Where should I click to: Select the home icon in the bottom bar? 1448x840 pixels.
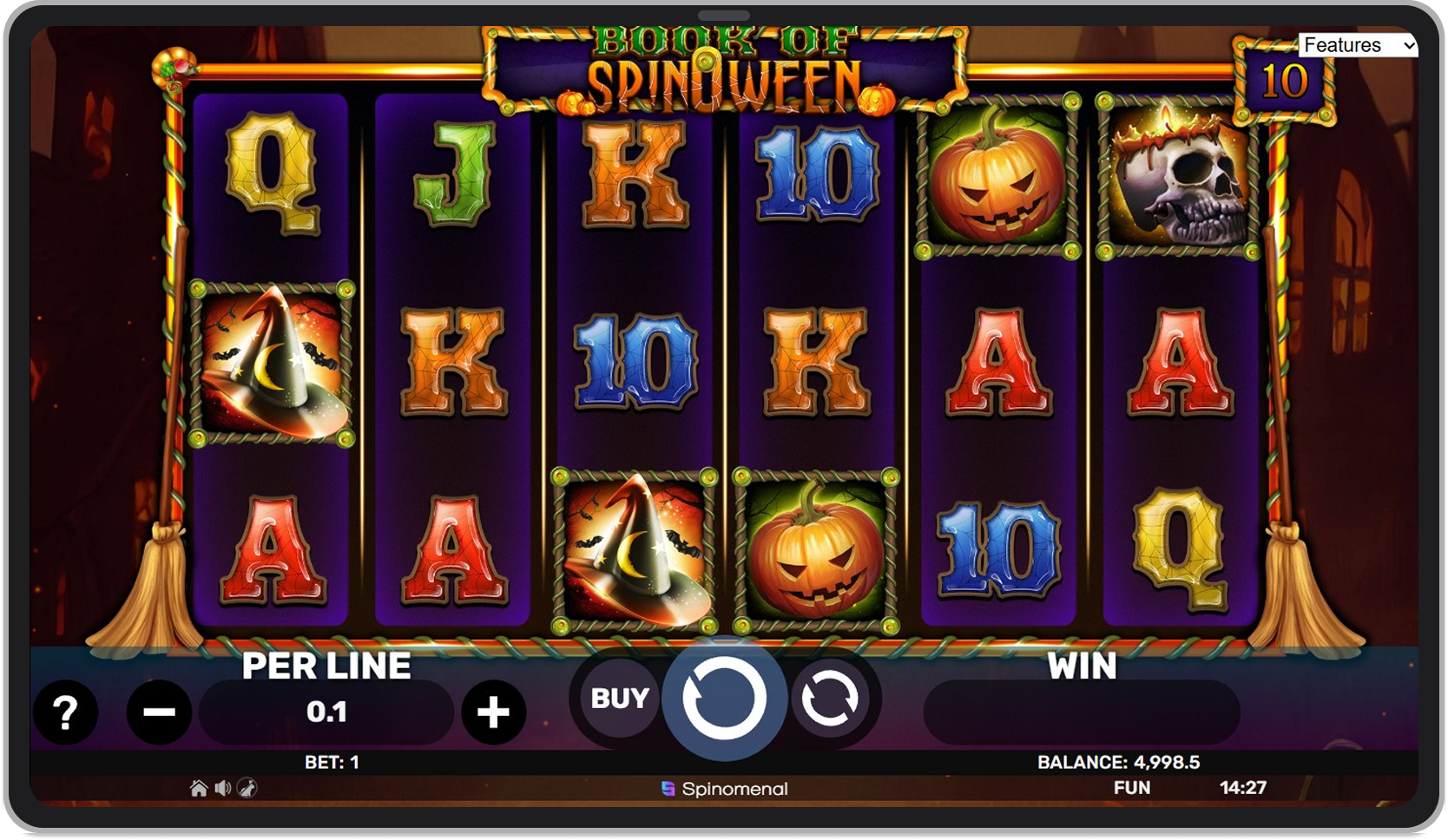199,789
